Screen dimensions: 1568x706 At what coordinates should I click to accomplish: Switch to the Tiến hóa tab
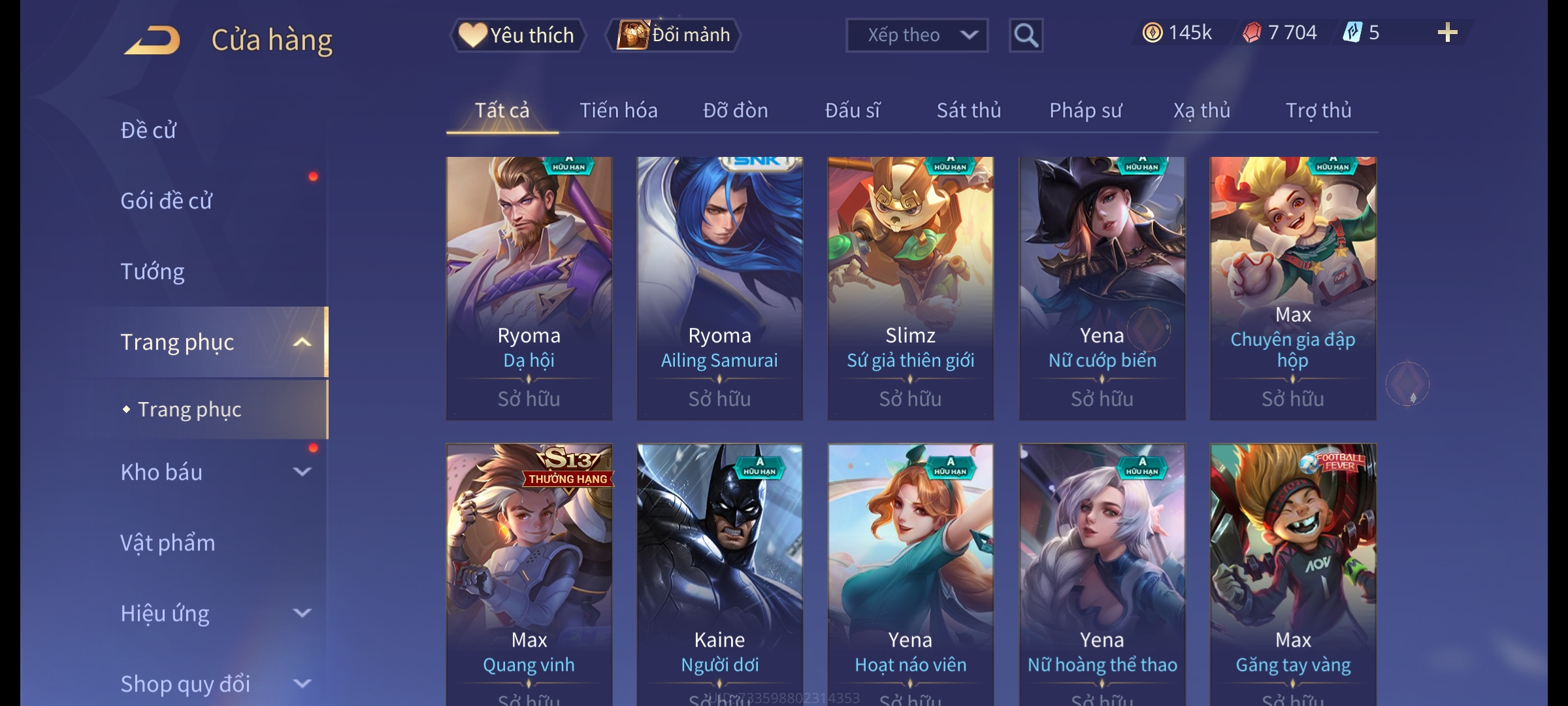pyautogui.click(x=618, y=110)
